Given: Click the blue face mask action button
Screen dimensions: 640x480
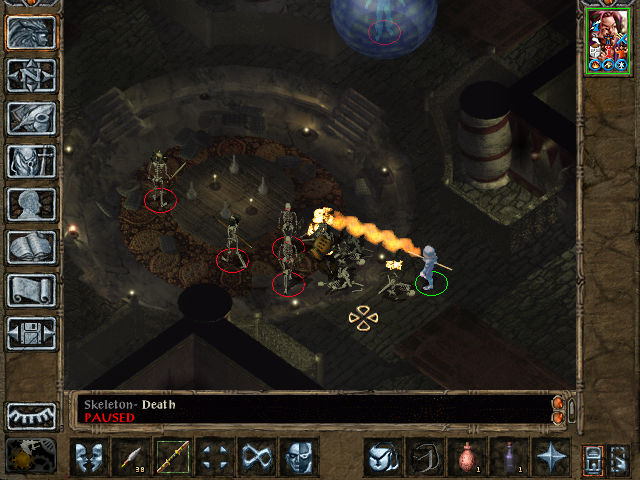Looking at the screenshot, I should [299, 457].
